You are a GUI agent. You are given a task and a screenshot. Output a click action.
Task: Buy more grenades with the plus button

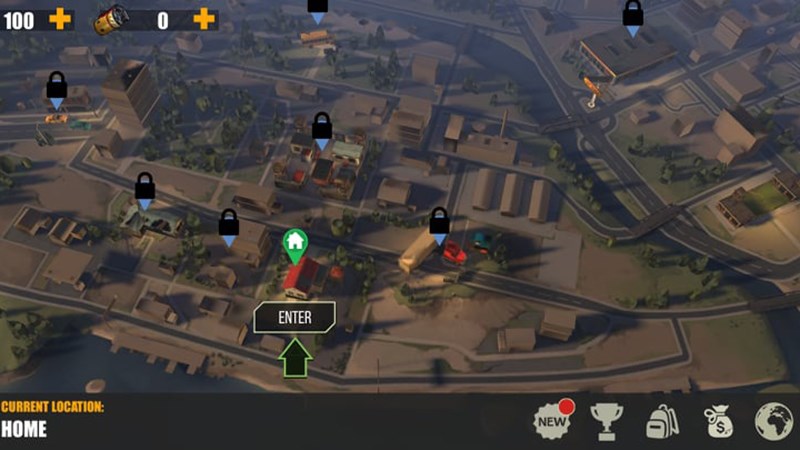(x=204, y=18)
